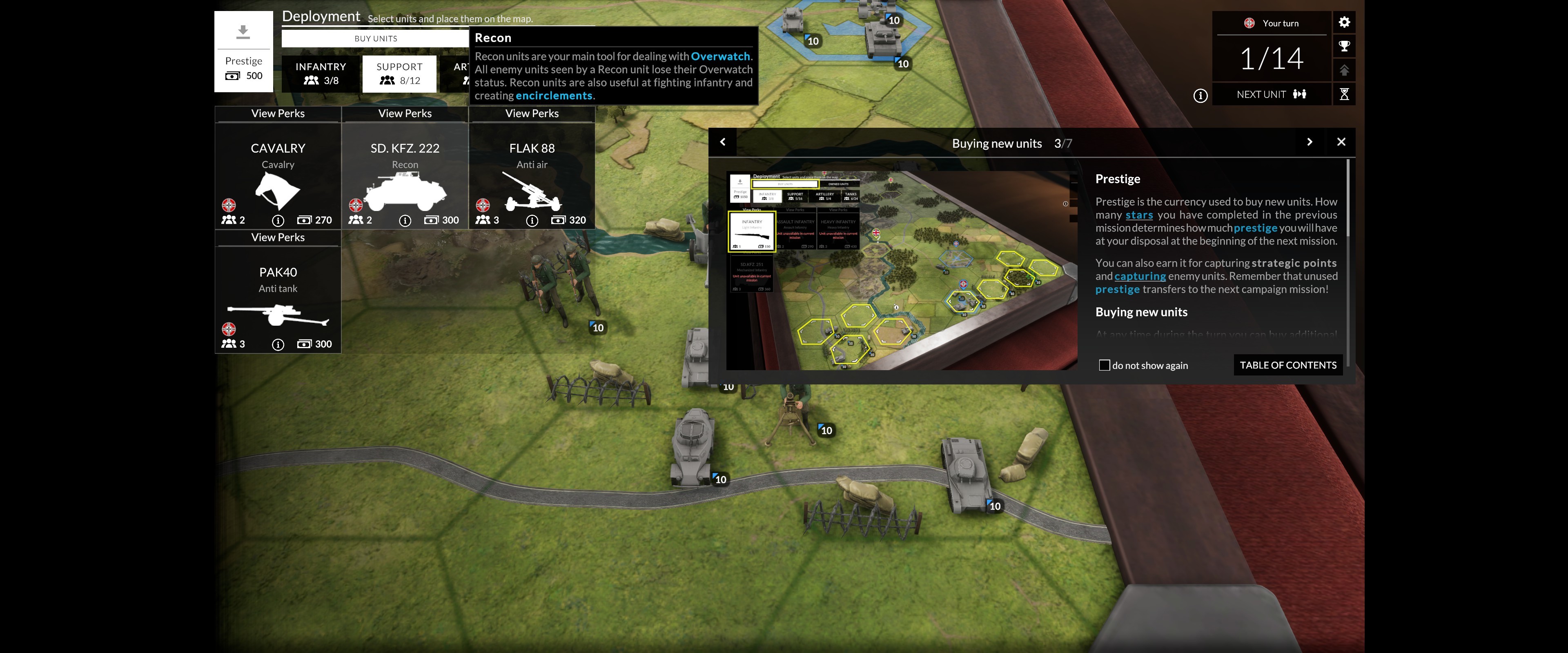This screenshot has height=653, width=1568.
Task: Select the SUPPORT category tab
Action: (399, 73)
